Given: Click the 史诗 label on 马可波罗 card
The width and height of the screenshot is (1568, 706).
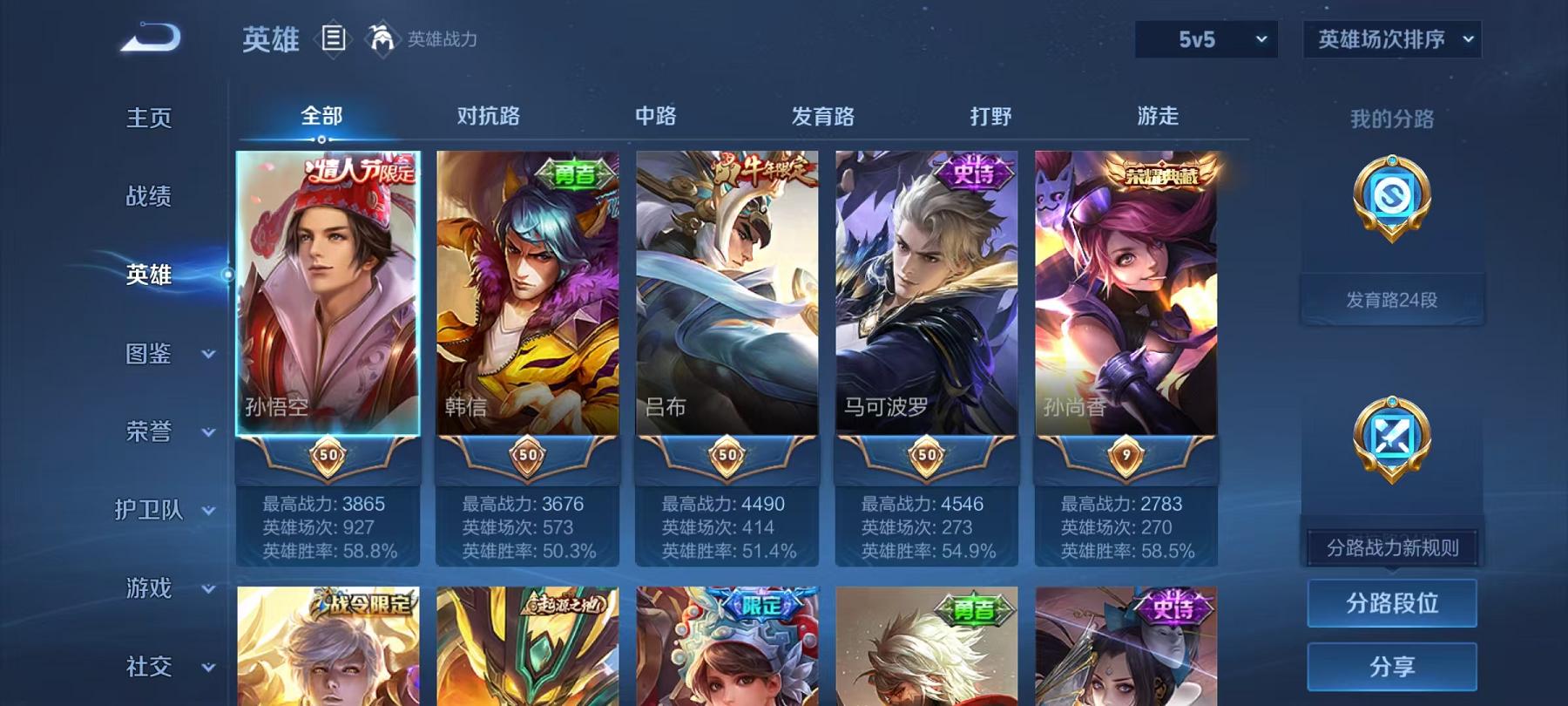Looking at the screenshot, I should click(978, 172).
